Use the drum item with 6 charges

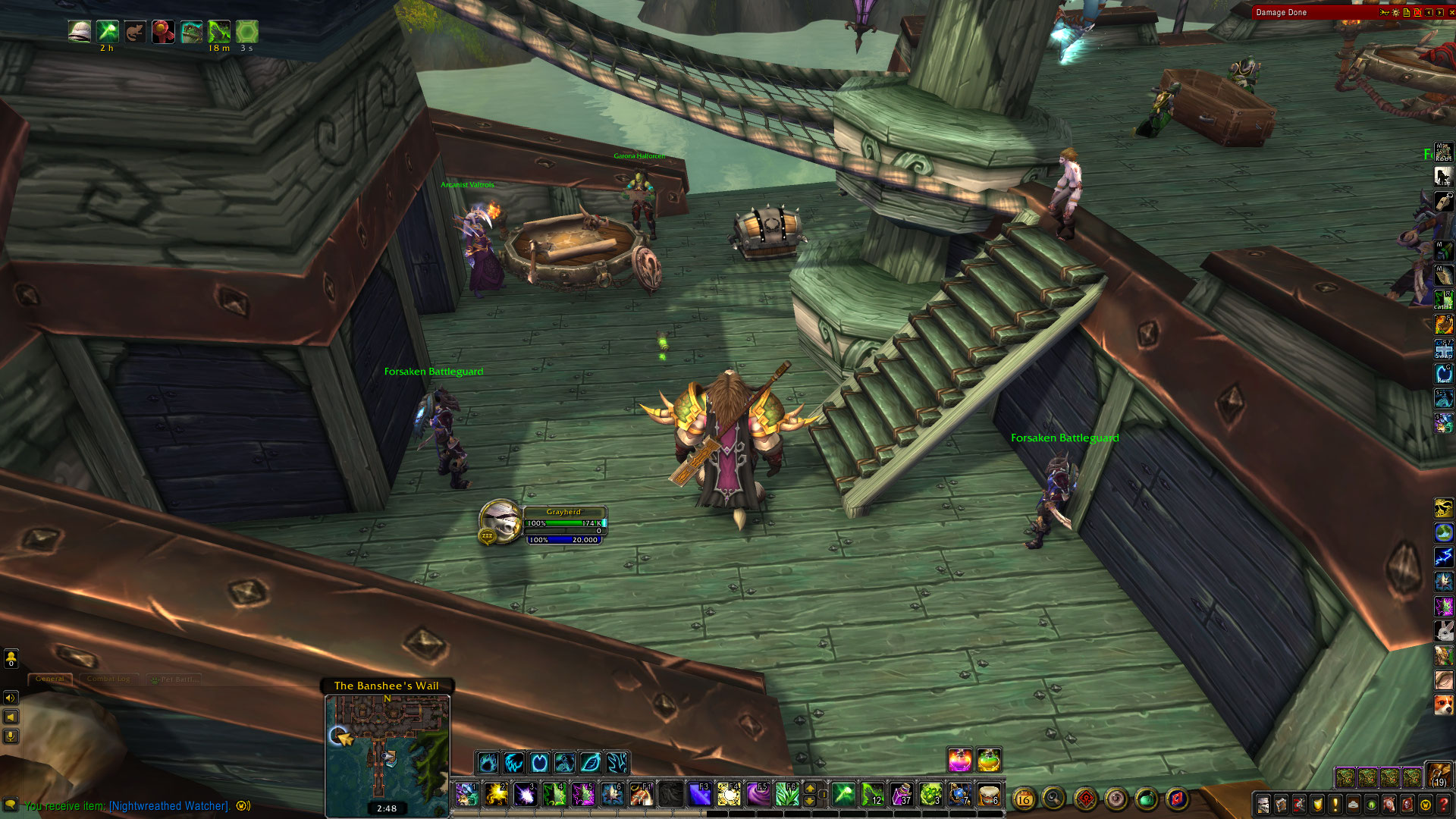point(989,794)
